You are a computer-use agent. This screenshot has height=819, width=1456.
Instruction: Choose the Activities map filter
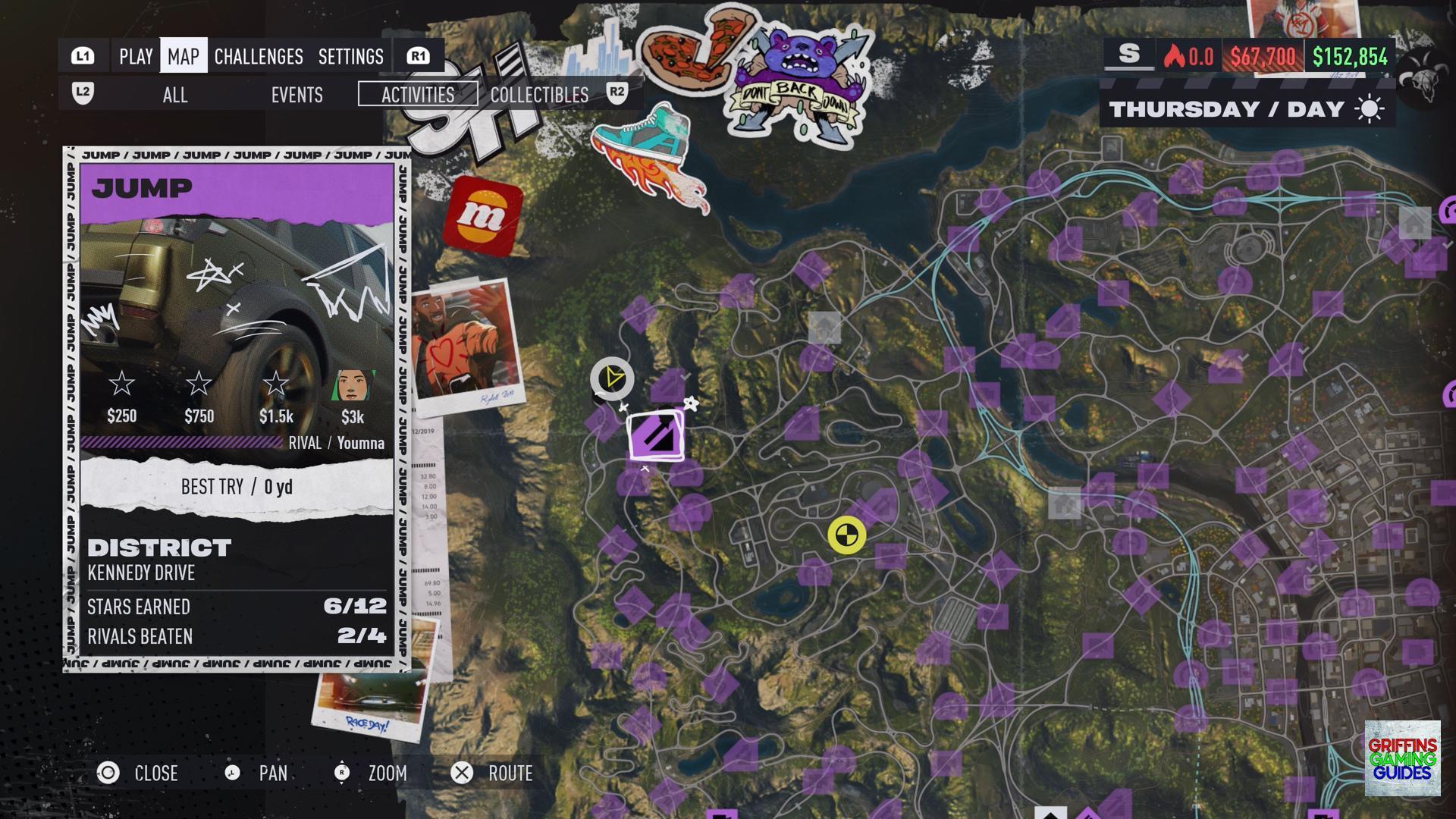coord(418,95)
